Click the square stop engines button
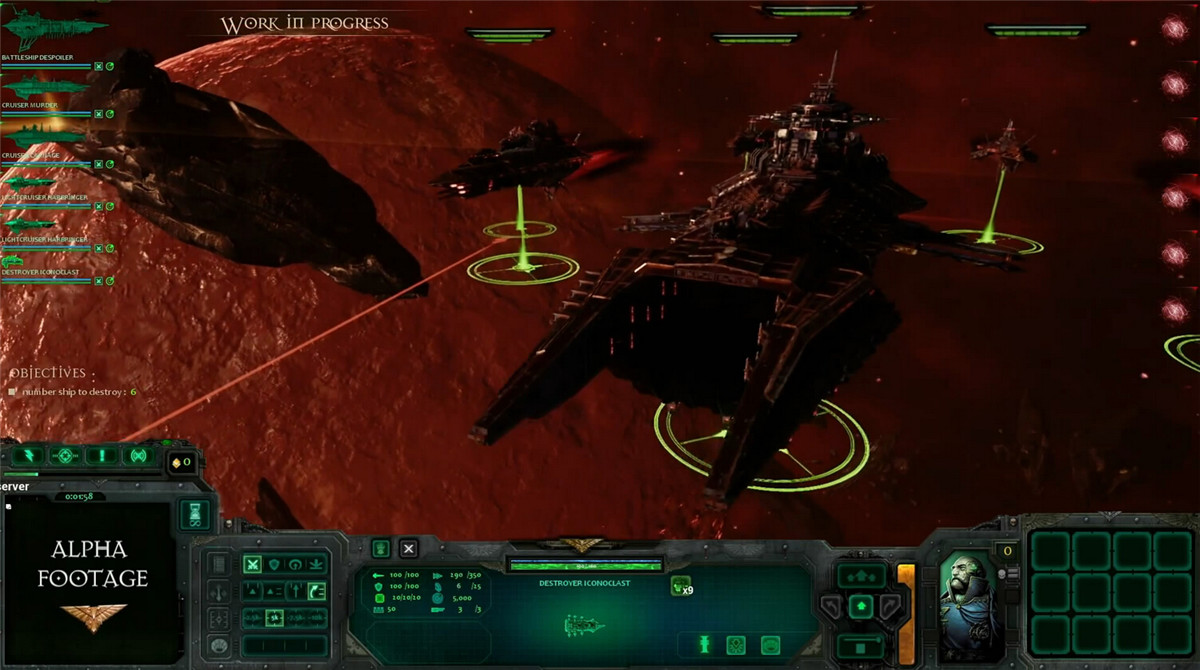This screenshot has width=1200, height=670. pos(861,646)
